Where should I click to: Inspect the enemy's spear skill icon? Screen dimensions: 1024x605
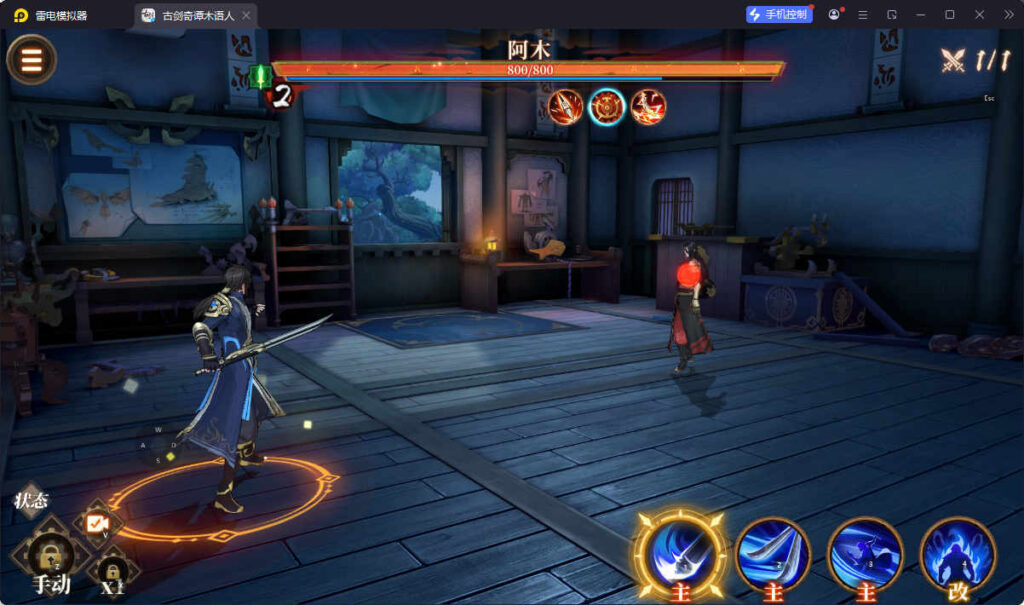(x=565, y=107)
